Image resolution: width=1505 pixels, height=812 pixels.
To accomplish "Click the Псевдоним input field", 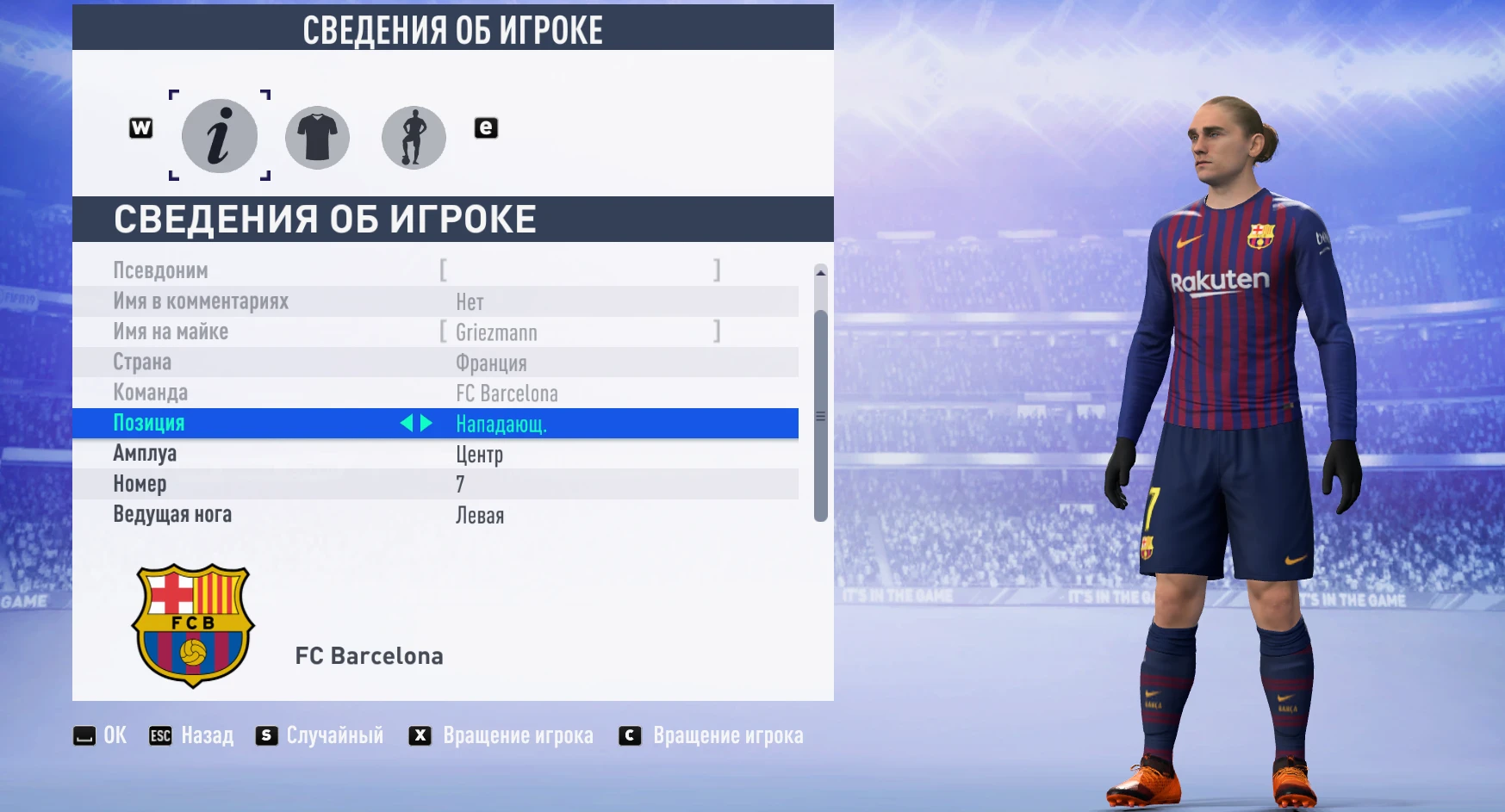I will [577, 270].
